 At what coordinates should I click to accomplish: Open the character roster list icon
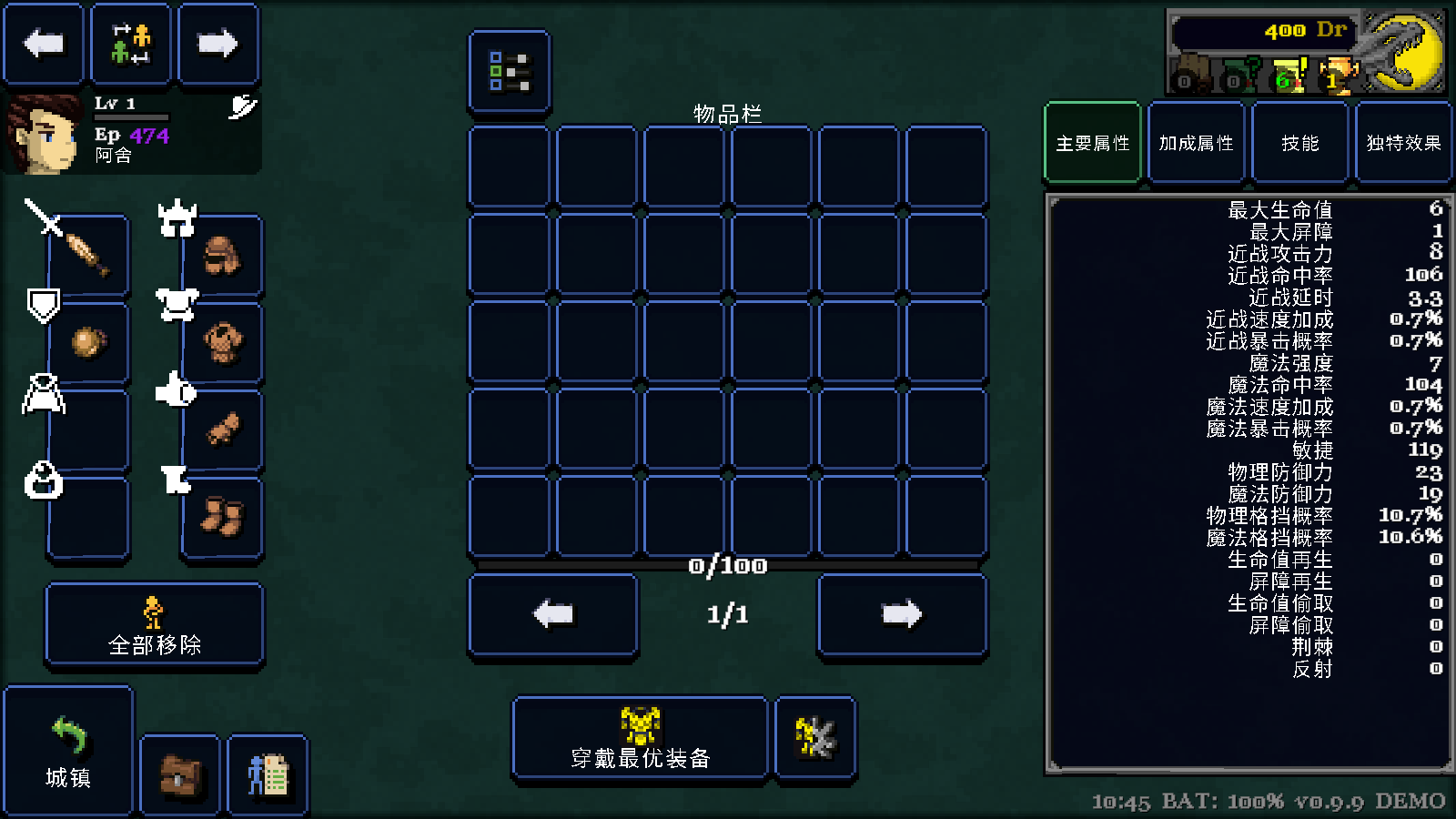coord(268,775)
